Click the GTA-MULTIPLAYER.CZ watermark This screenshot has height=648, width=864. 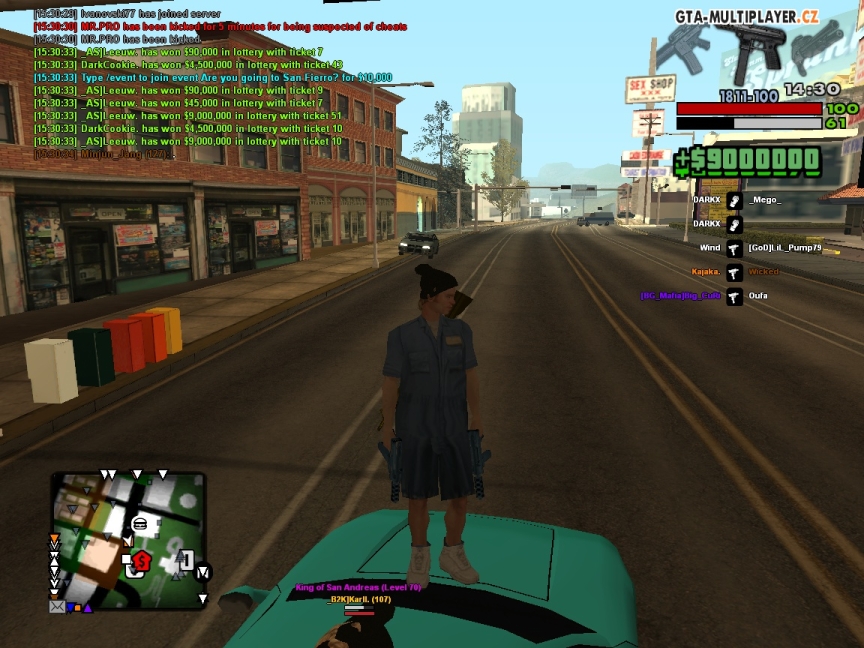(747, 16)
